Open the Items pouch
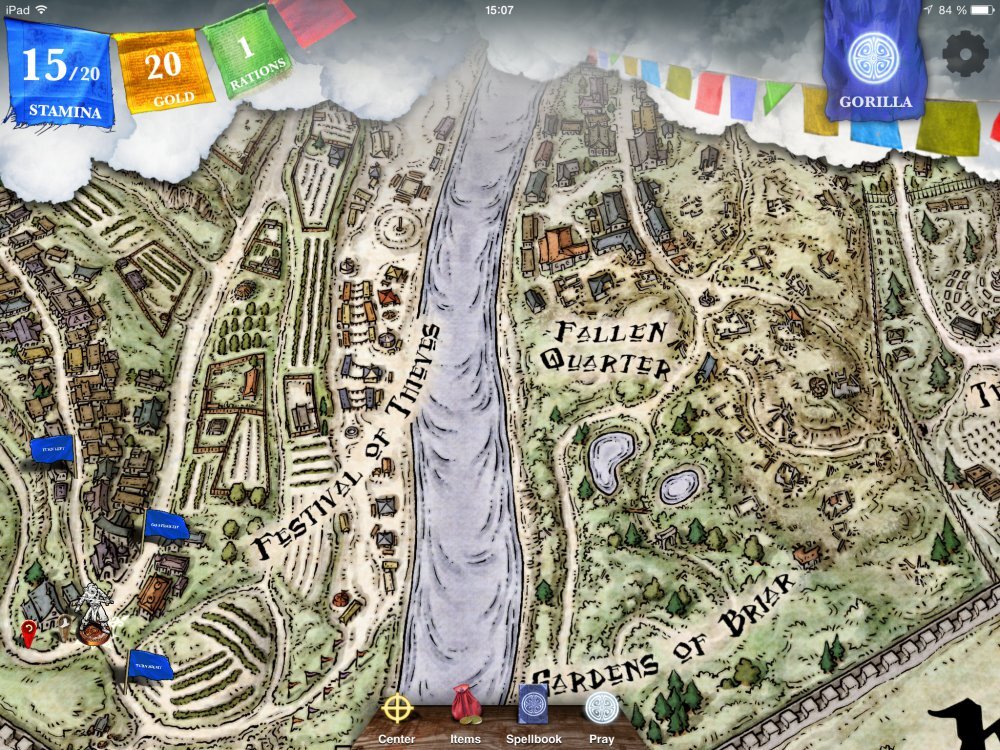The height and width of the screenshot is (750, 1000). [x=465, y=708]
